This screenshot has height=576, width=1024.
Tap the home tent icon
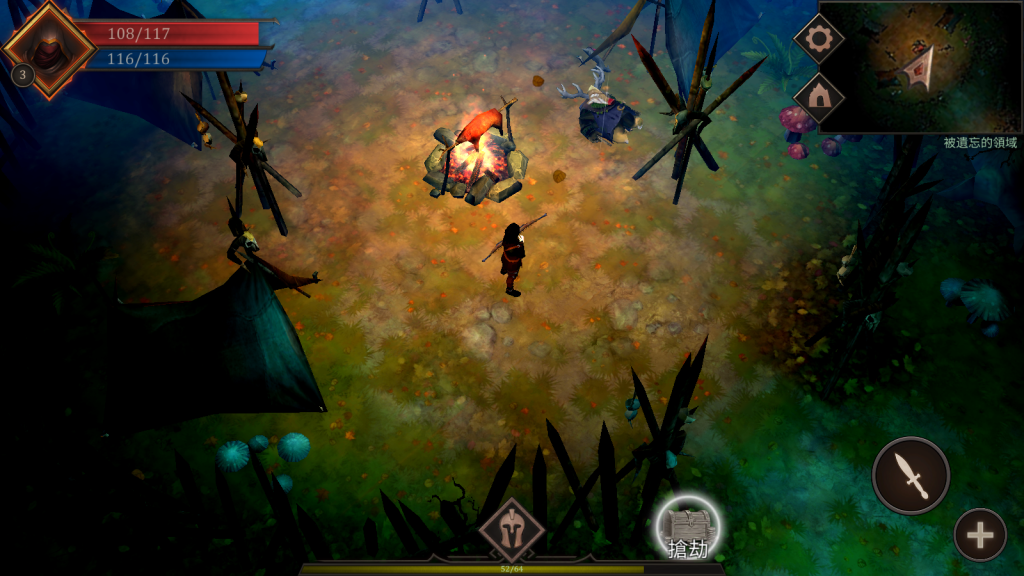(x=819, y=97)
